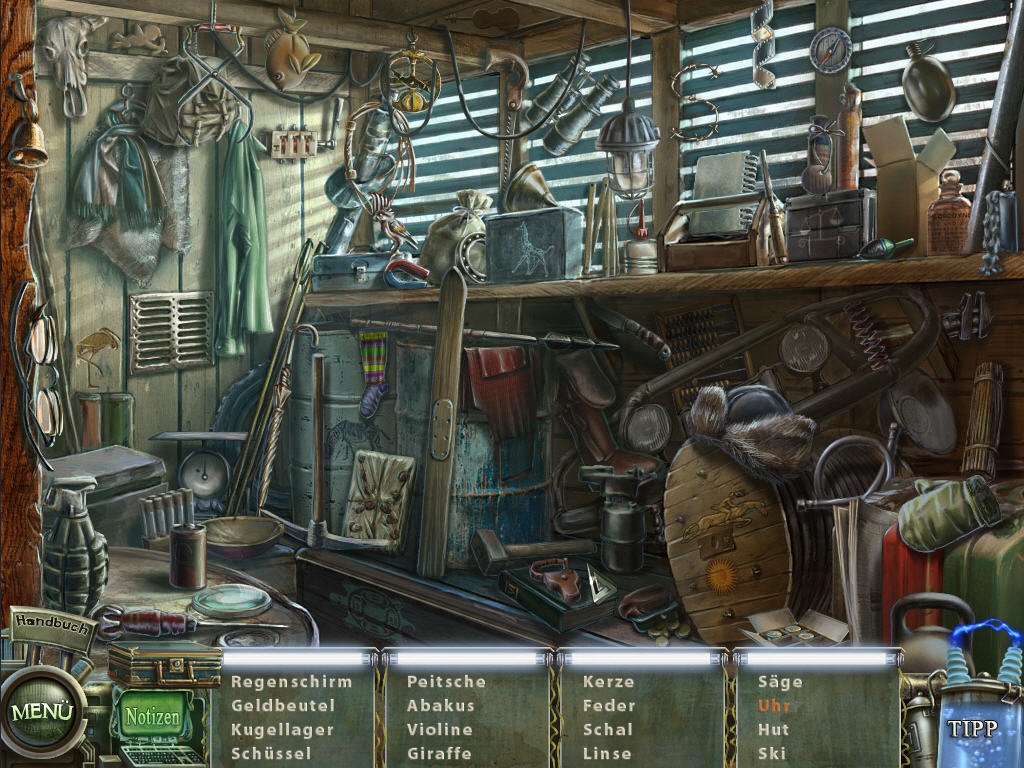Use the TIPP hint button
The height and width of the screenshot is (768, 1024).
pos(972,728)
